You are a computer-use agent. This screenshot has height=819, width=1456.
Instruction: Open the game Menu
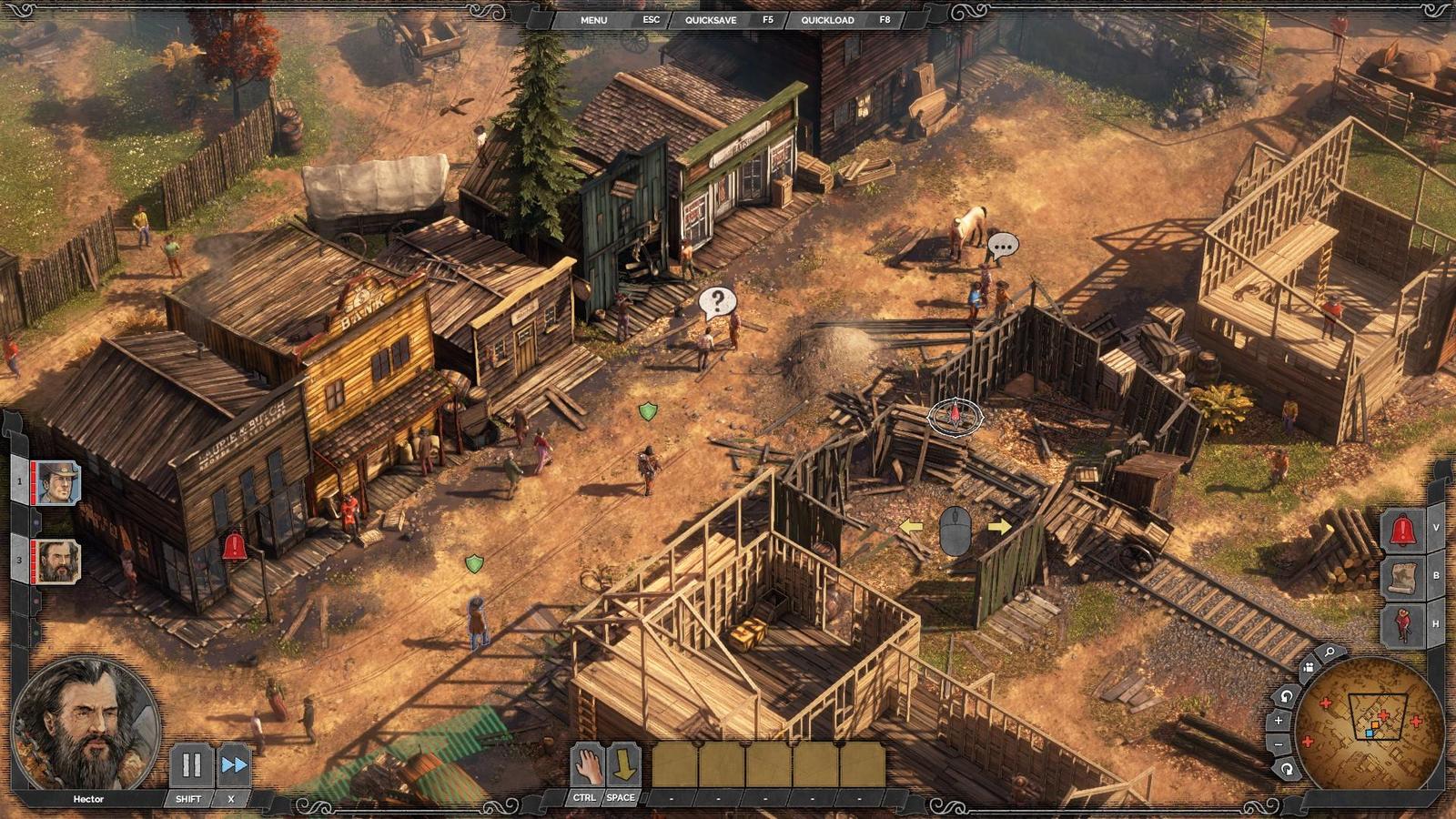point(593,20)
